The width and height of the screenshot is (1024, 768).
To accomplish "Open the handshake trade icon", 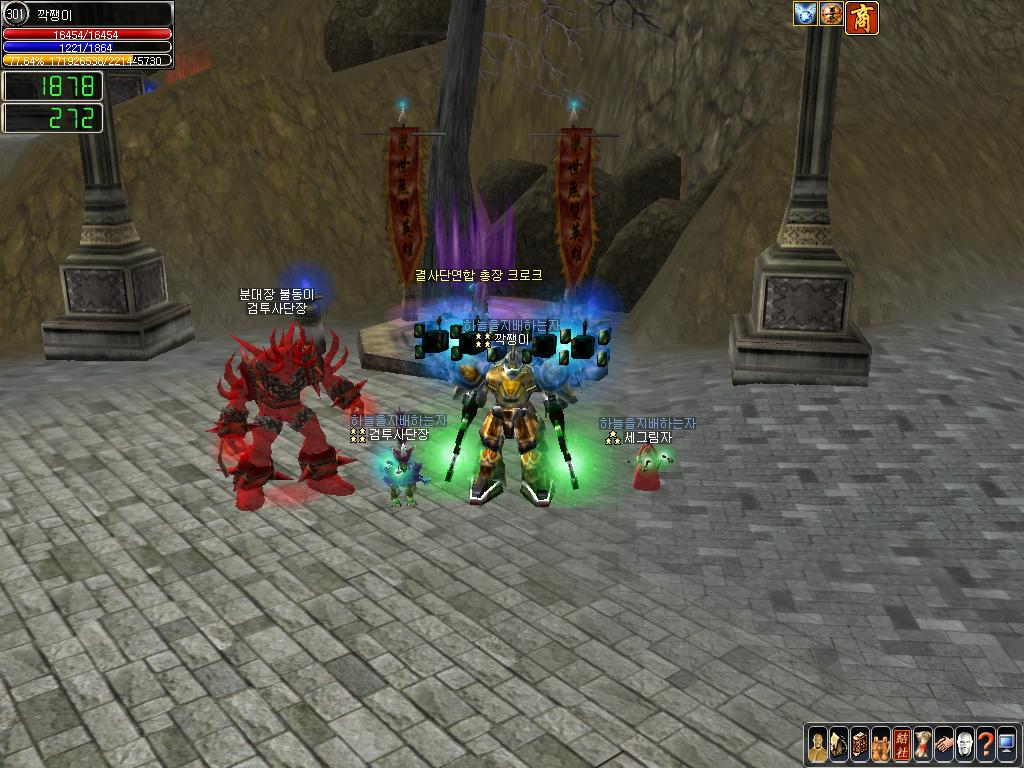I will point(944,745).
